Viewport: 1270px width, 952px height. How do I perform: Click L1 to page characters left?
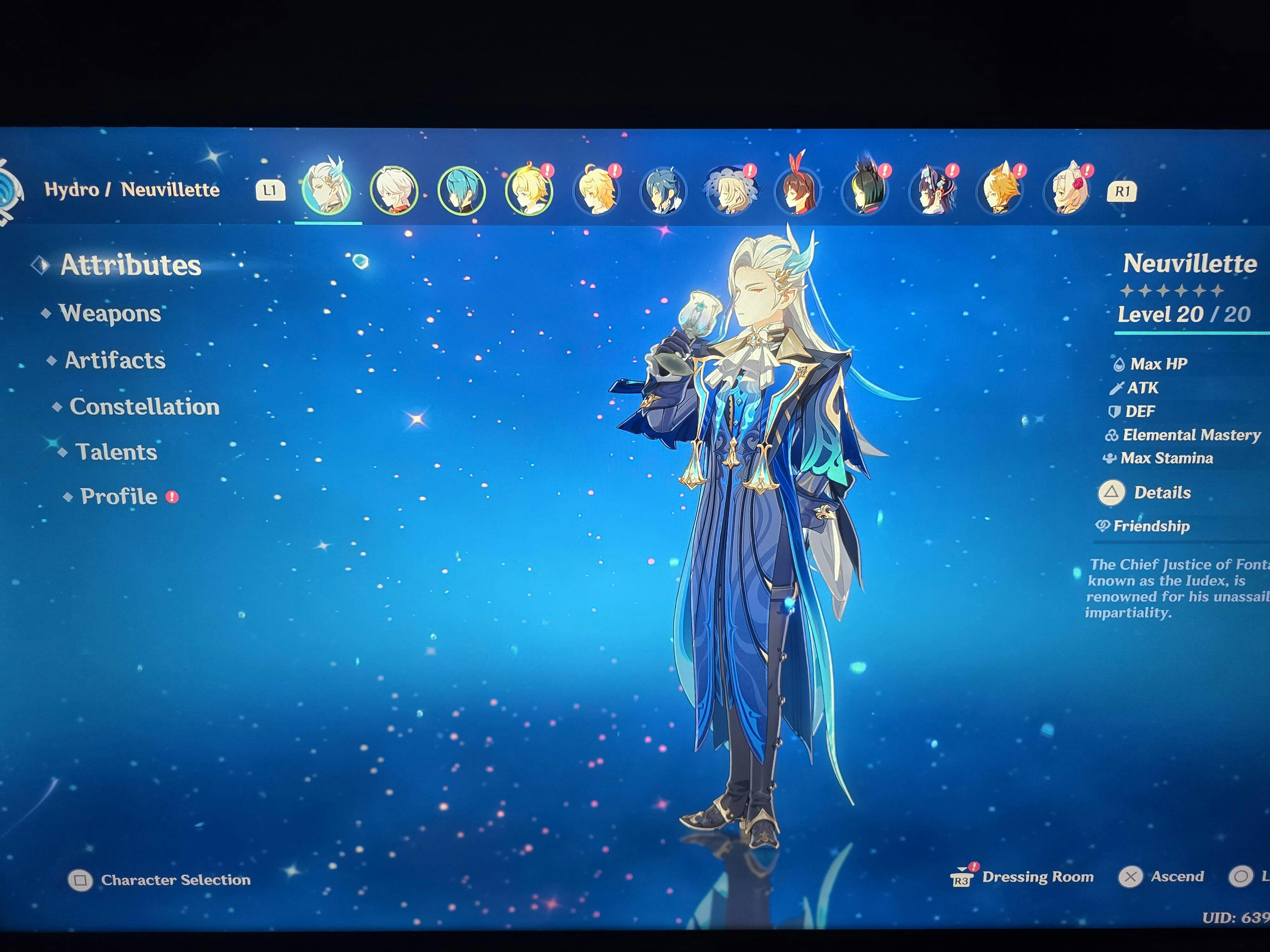click(271, 190)
